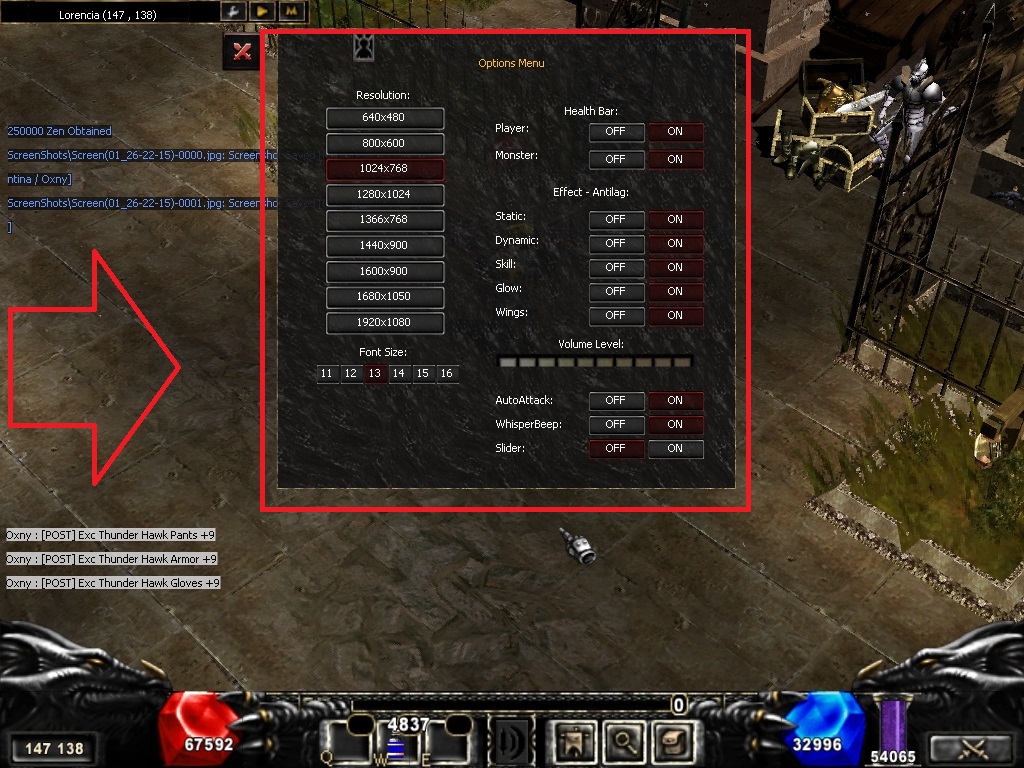Turn WhisperBeep ON

[x=675, y=424]
